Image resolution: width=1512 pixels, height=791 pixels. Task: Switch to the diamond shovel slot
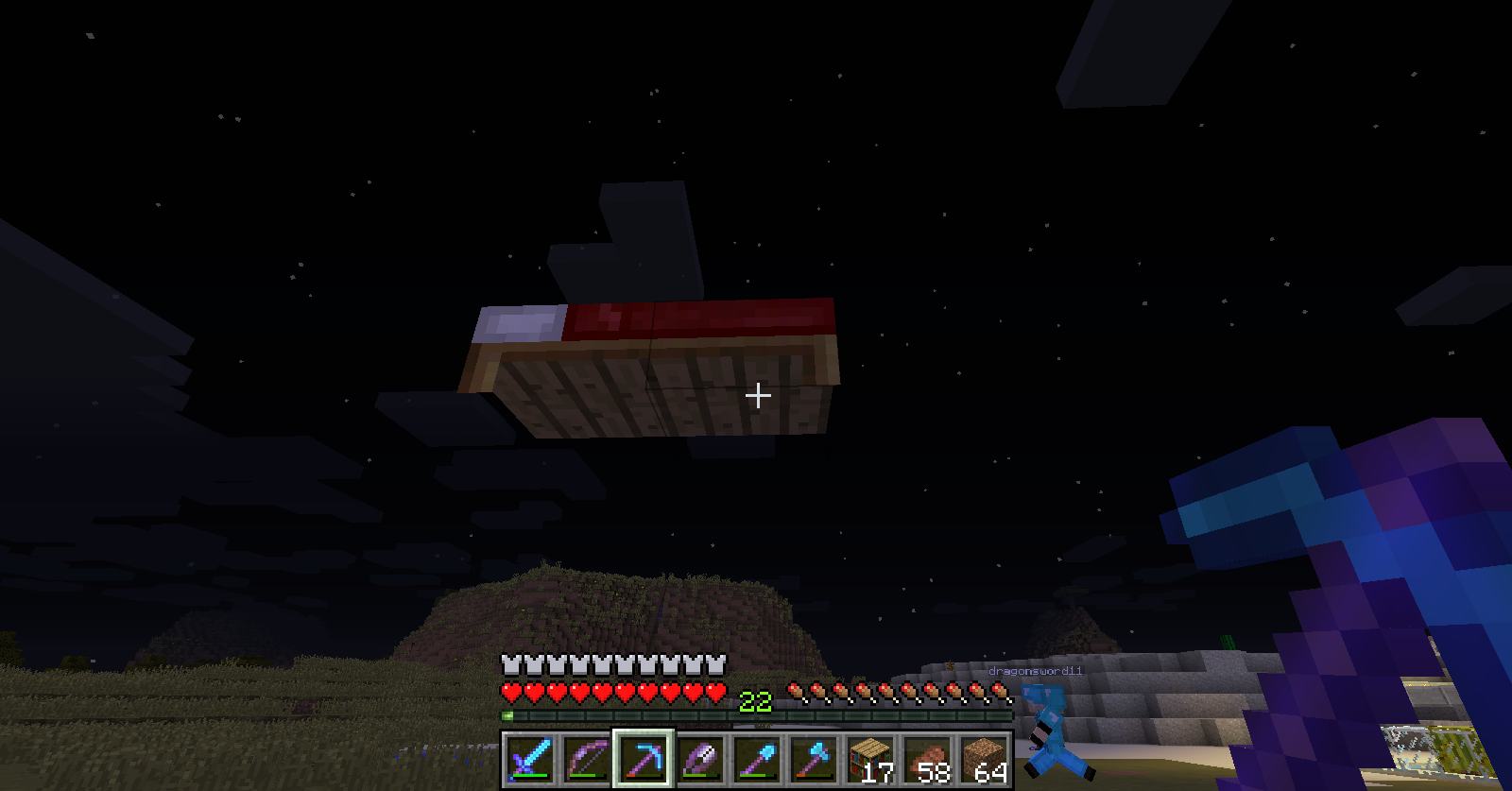click(x=757, y=759)
